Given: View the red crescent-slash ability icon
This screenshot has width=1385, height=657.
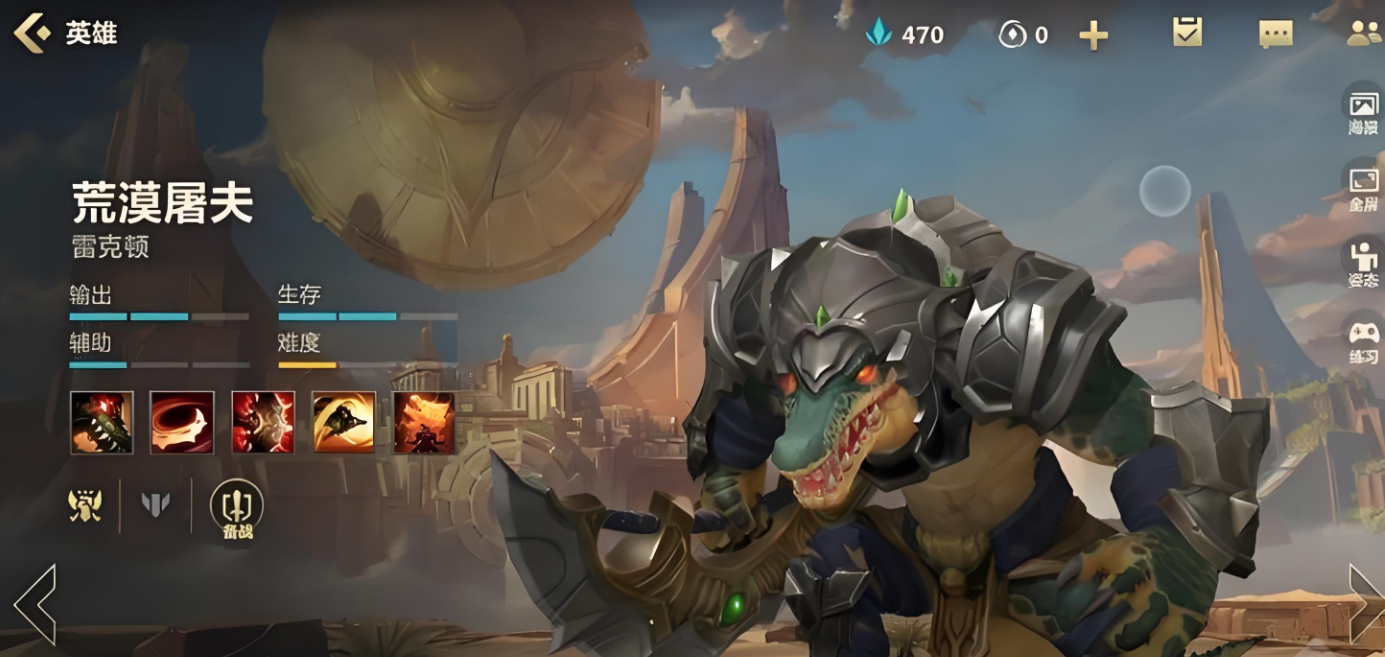Looking at the screenshot, I should pos(182,422).
